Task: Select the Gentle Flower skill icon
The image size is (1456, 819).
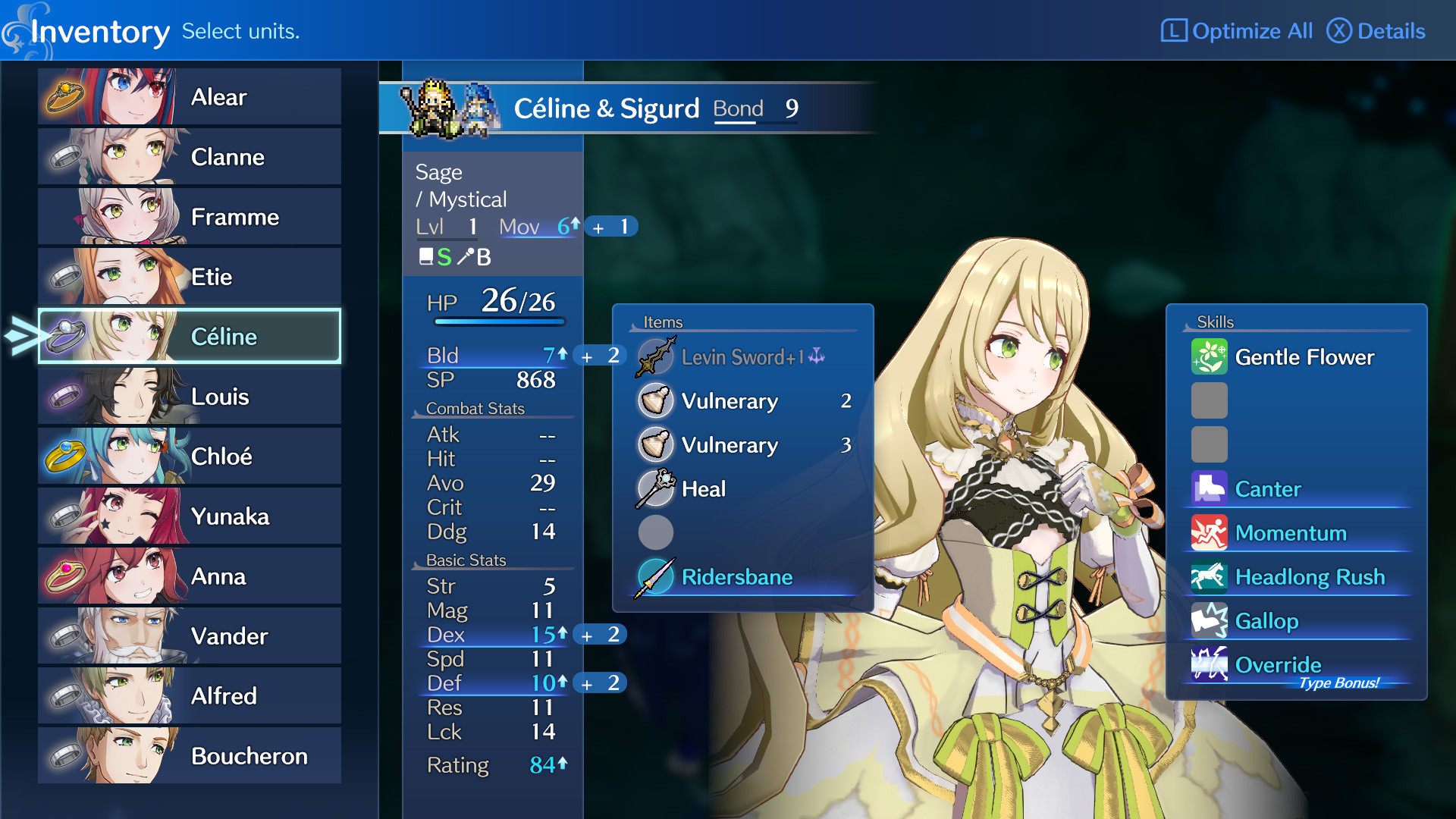Action: [1209, 356]
